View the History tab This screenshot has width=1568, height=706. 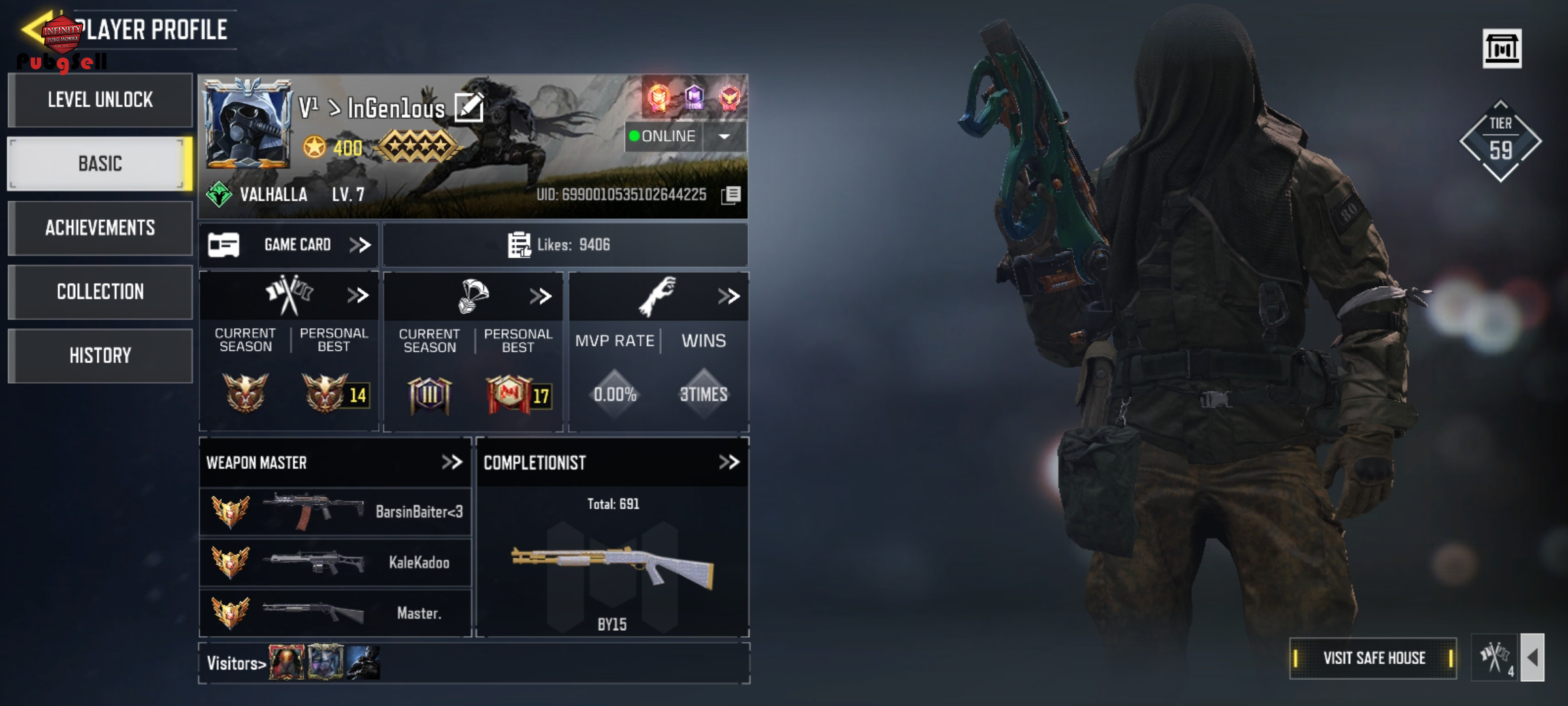pyautogui.click(x=100, y=356)
